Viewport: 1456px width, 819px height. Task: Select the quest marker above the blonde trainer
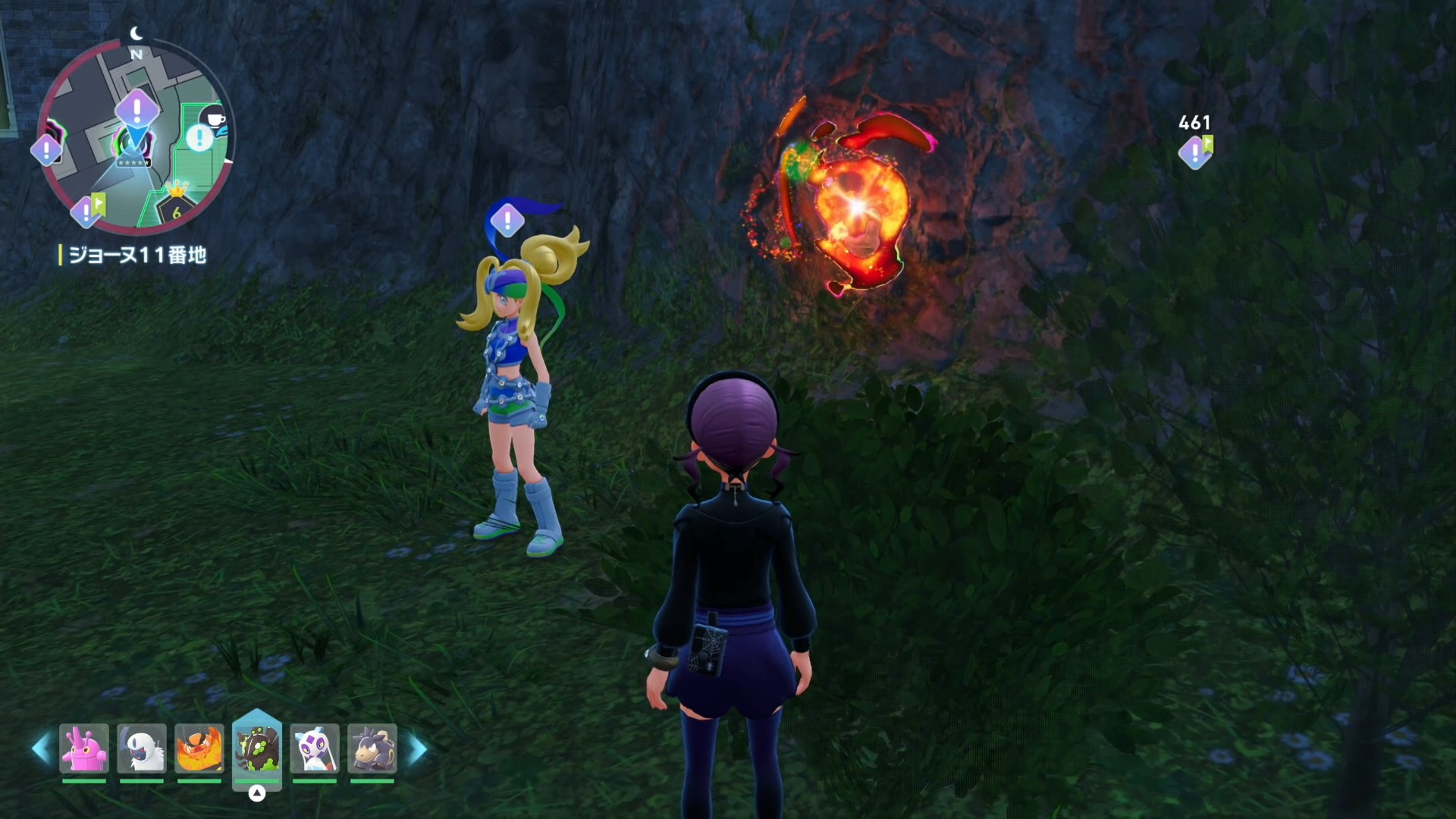507,221
